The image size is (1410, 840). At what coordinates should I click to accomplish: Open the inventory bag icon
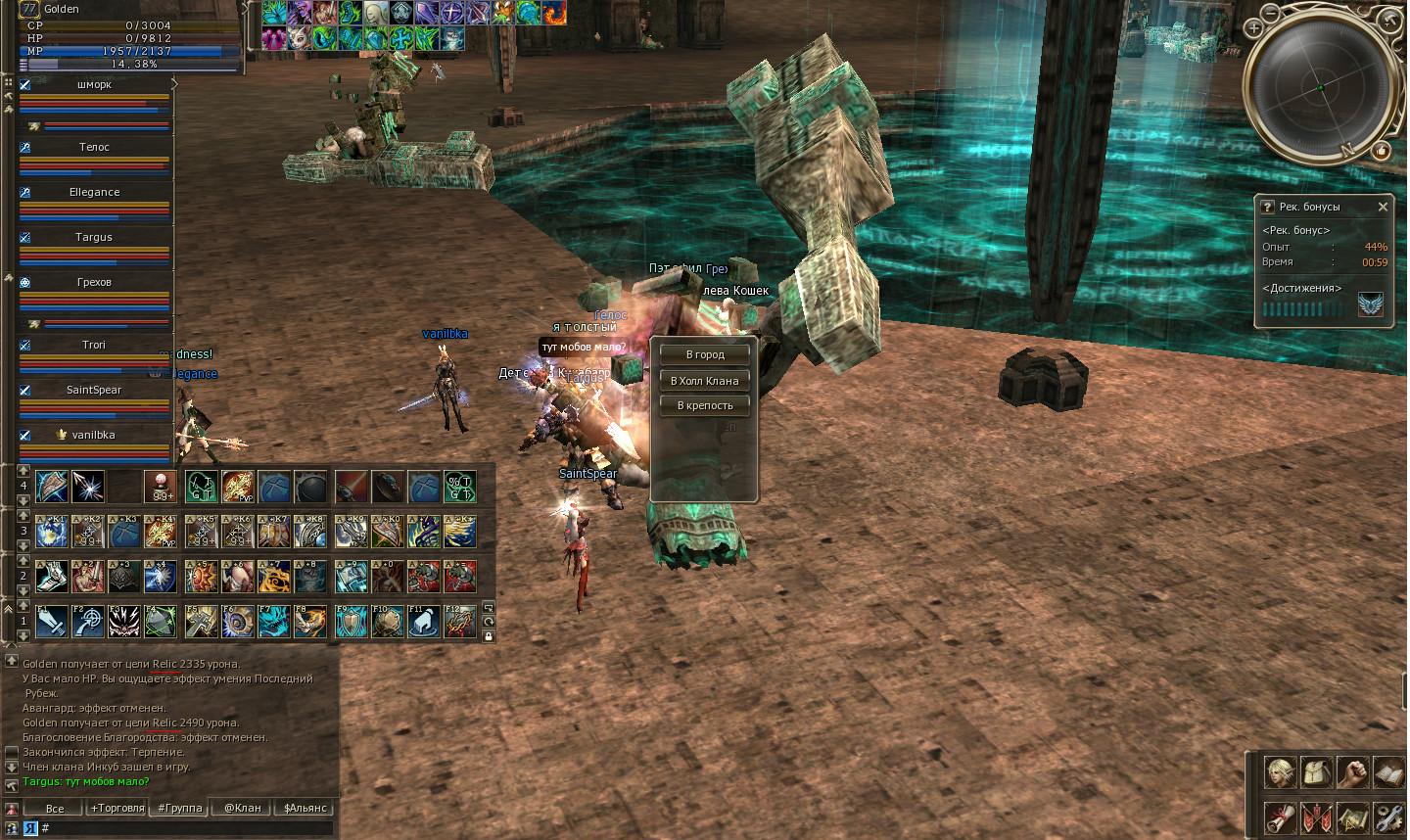[1315, 772]
